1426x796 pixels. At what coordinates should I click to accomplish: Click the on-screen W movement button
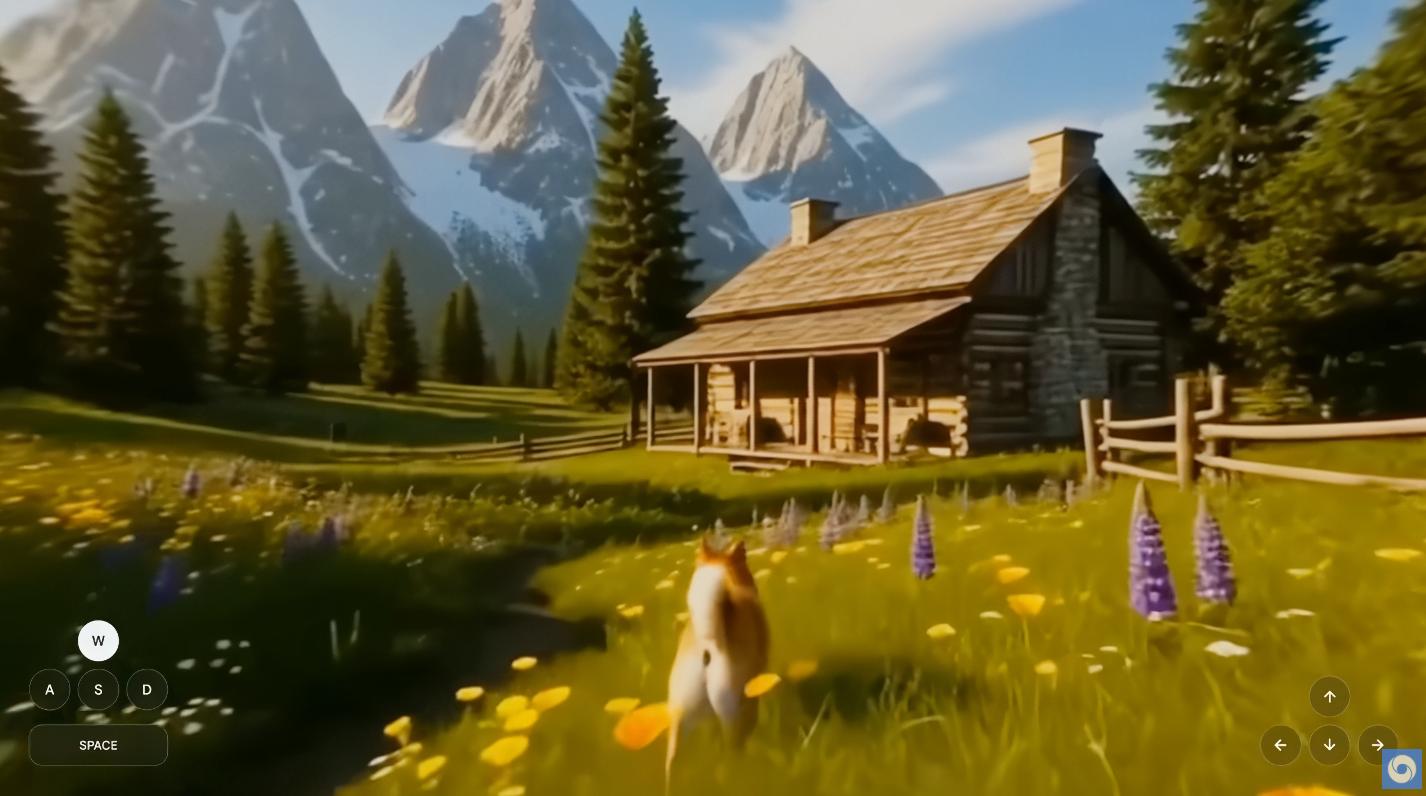98,641
